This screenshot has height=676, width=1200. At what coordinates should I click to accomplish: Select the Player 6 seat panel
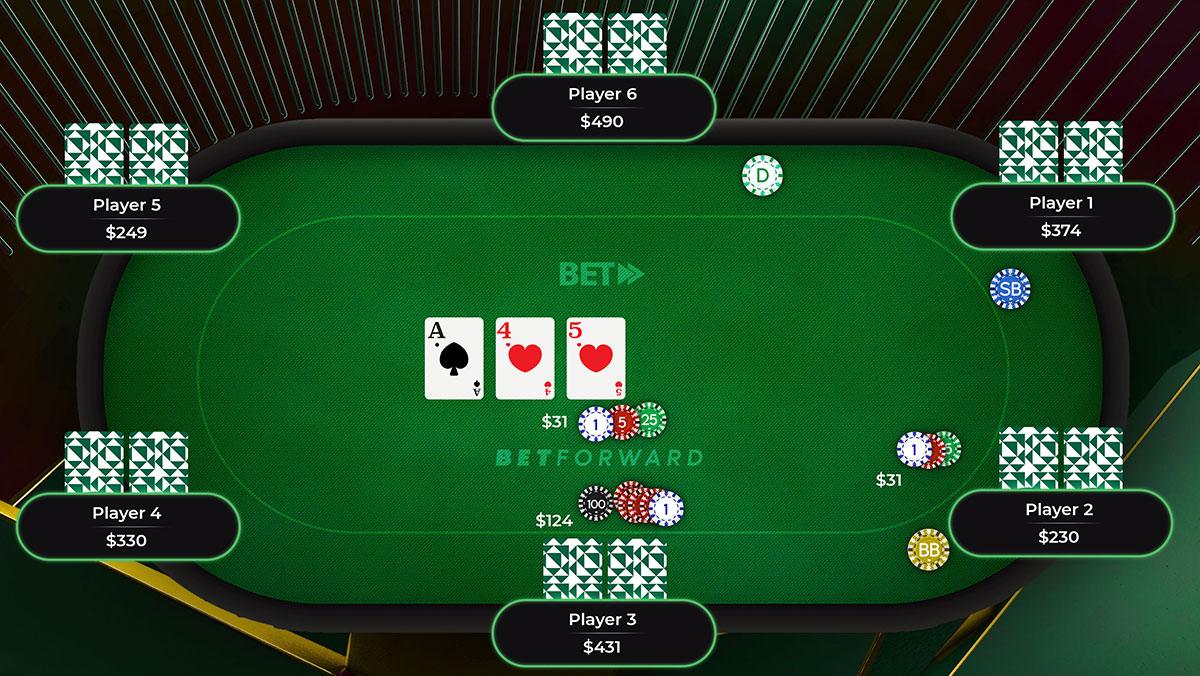click(603, 108)
